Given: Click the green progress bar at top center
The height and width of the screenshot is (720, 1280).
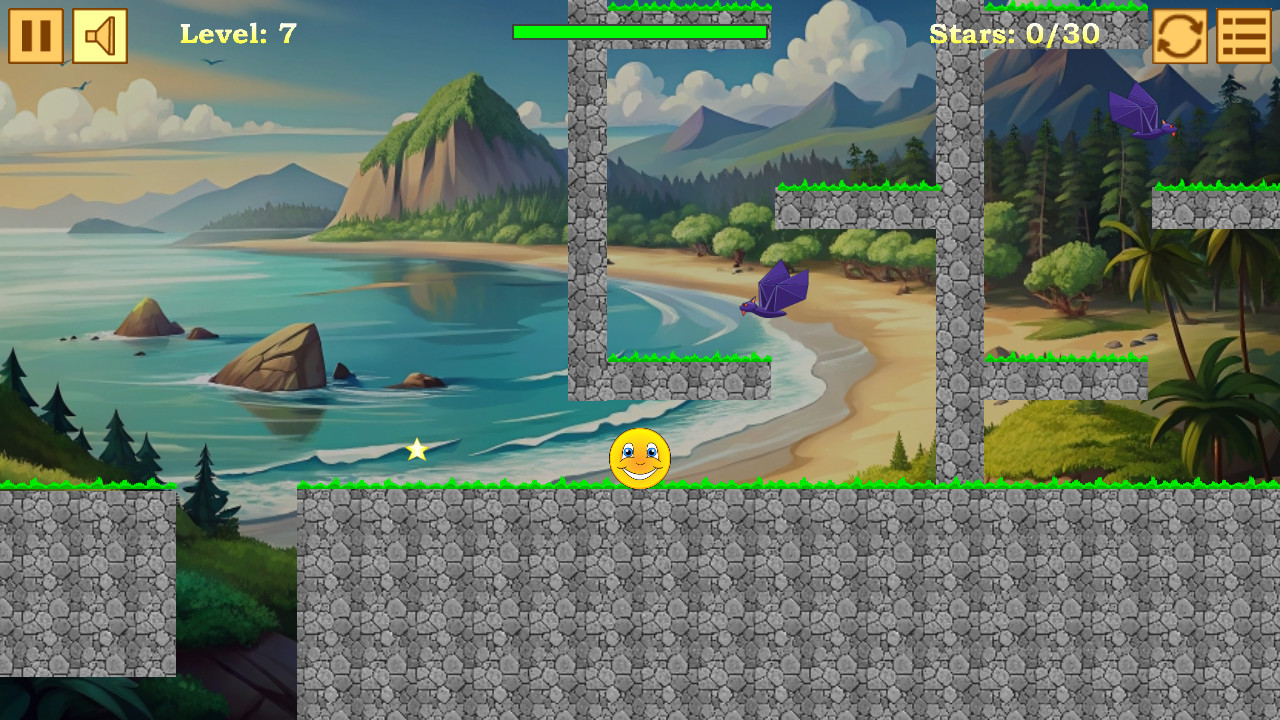Looking at the screenshot, I should 640,31.
